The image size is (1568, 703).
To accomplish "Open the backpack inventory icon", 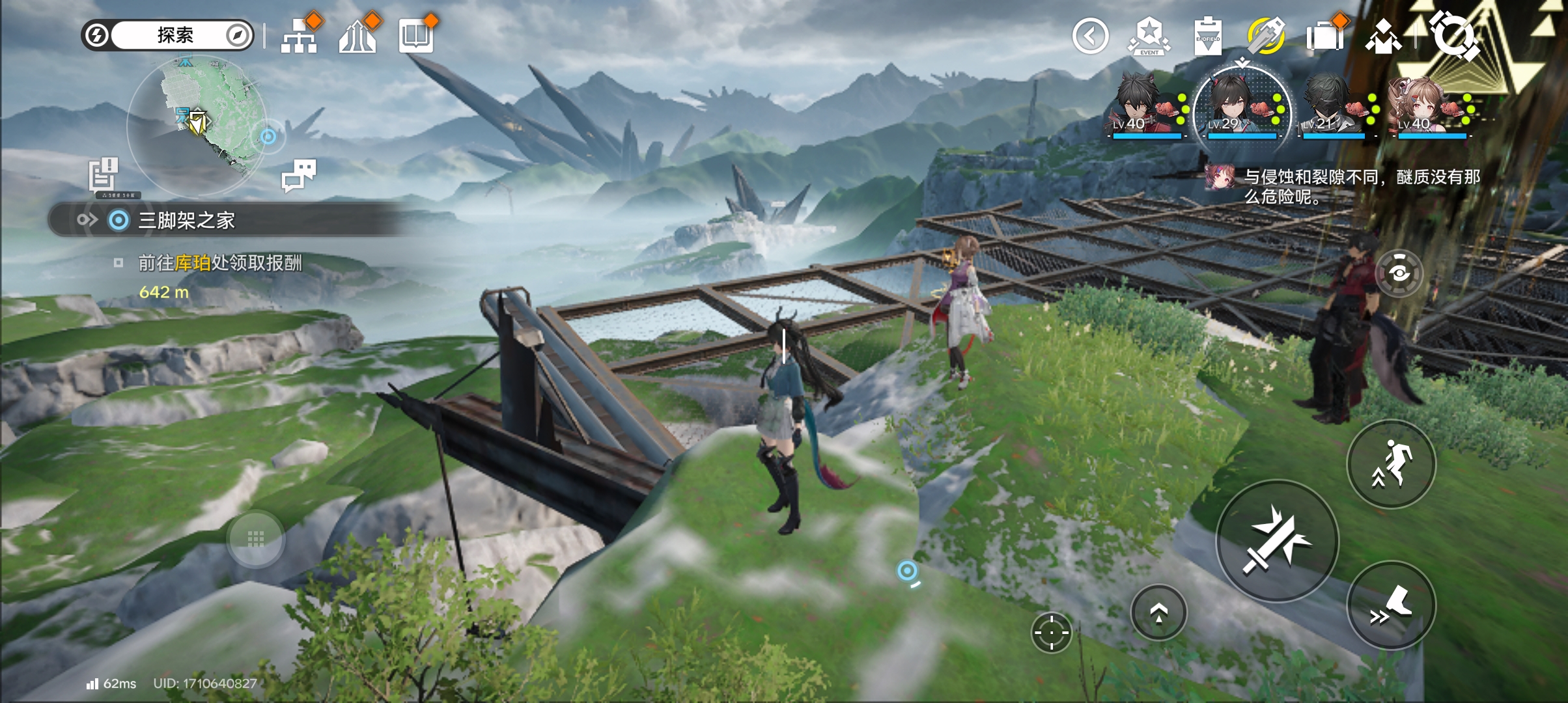I will click(1324, 36).
